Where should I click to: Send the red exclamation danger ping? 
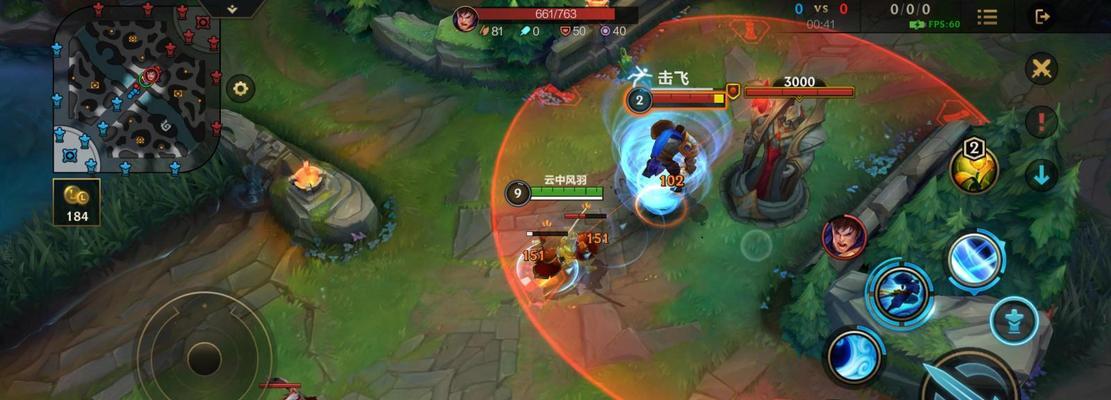click(1042, 122)
